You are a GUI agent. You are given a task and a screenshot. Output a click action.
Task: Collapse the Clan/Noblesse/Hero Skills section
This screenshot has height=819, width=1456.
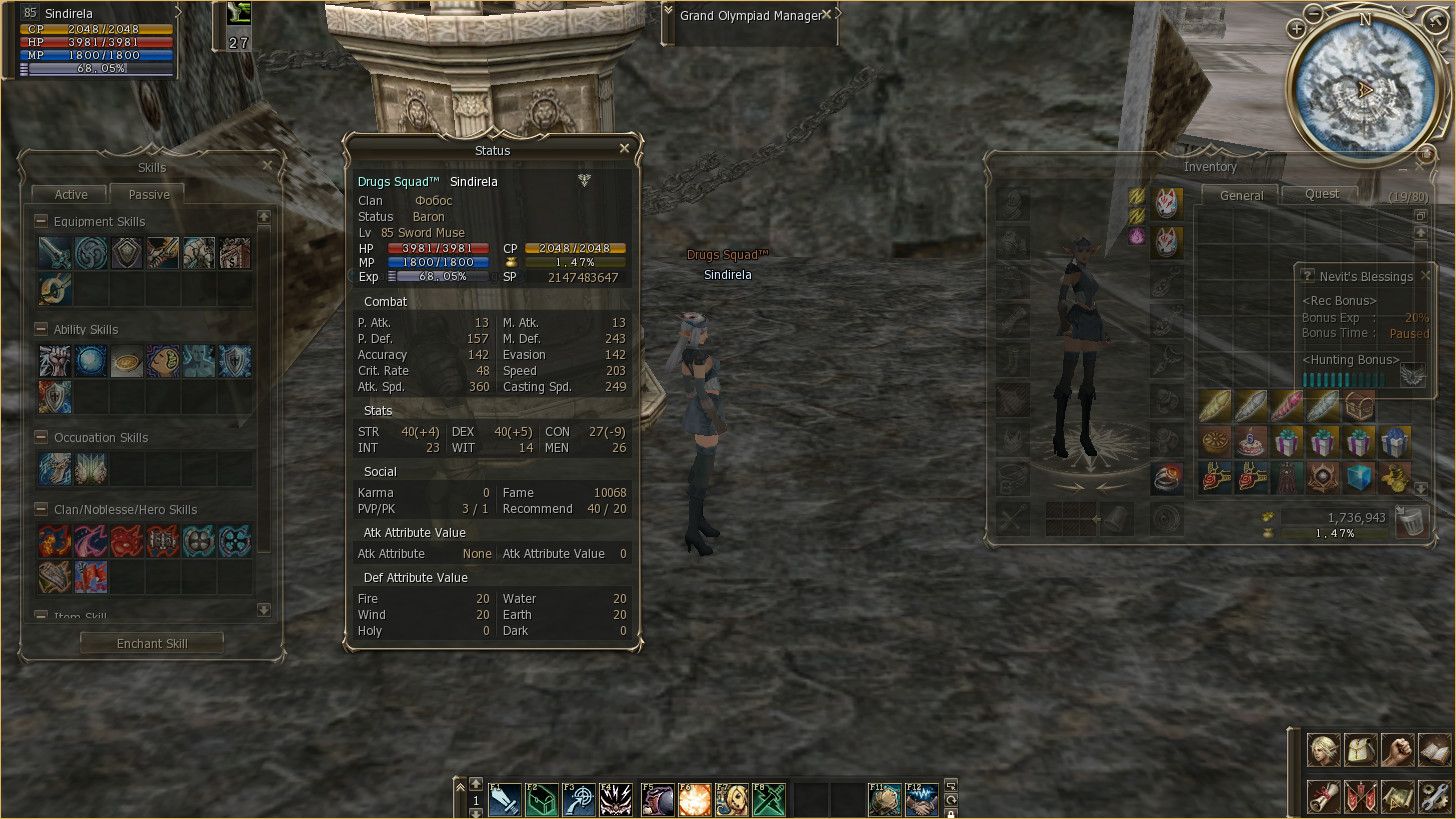click(x=41, y=509)
